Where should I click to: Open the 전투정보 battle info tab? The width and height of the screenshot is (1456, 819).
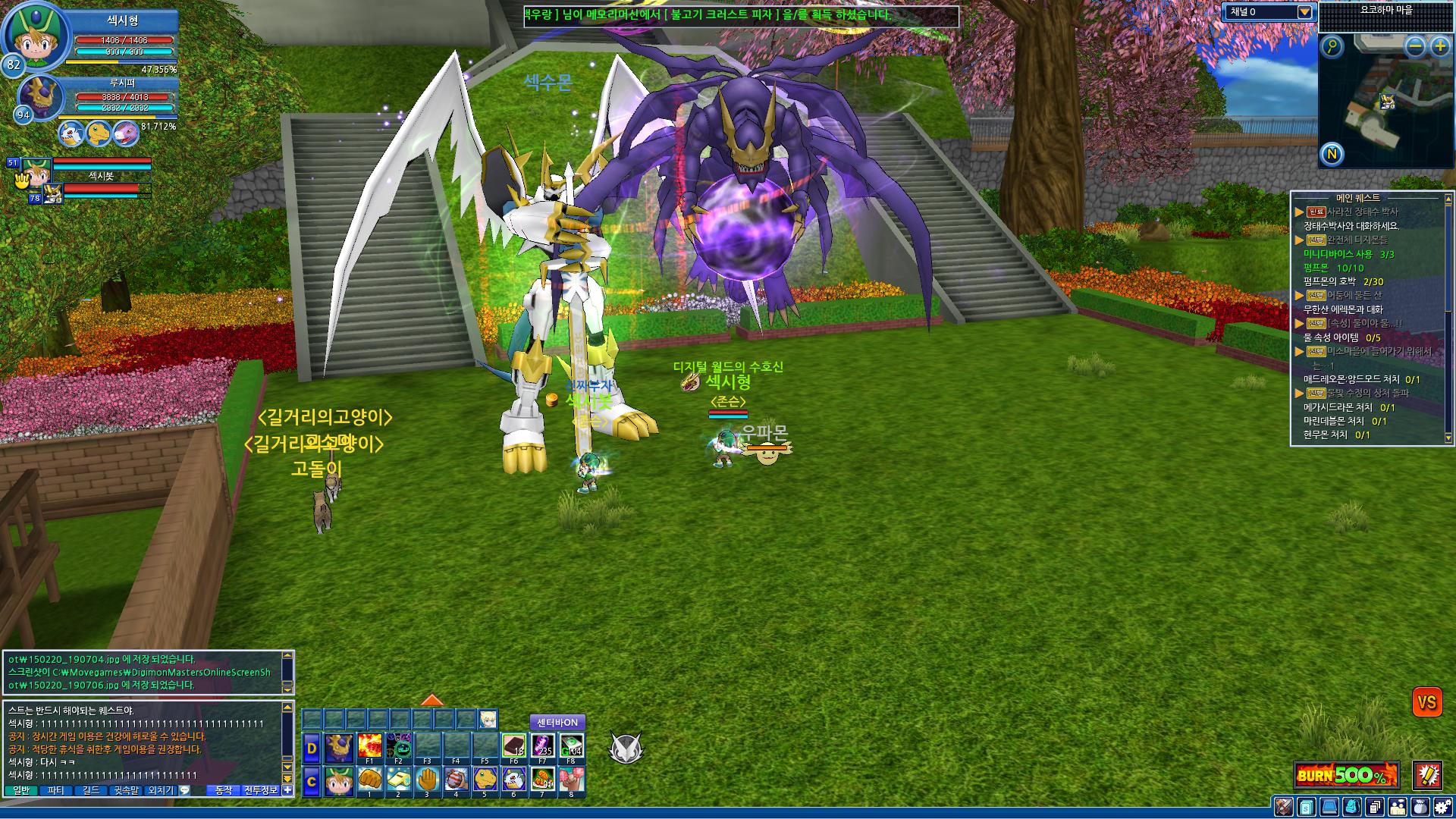coord(261,790)
